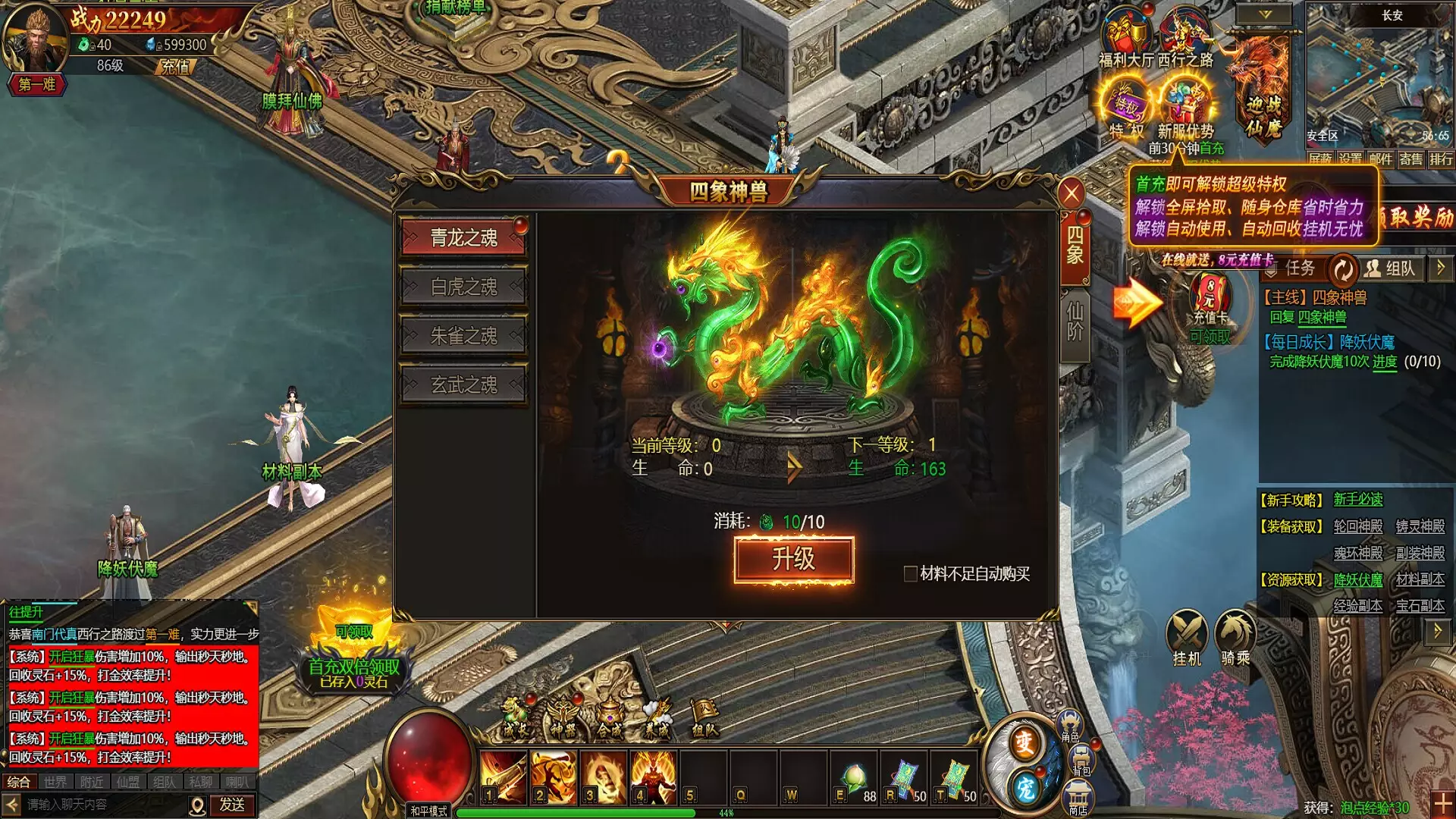This screenshot has height=819, width=1456.
Task: Select the 朱雀之魂 entry
Action: [463, 336]
